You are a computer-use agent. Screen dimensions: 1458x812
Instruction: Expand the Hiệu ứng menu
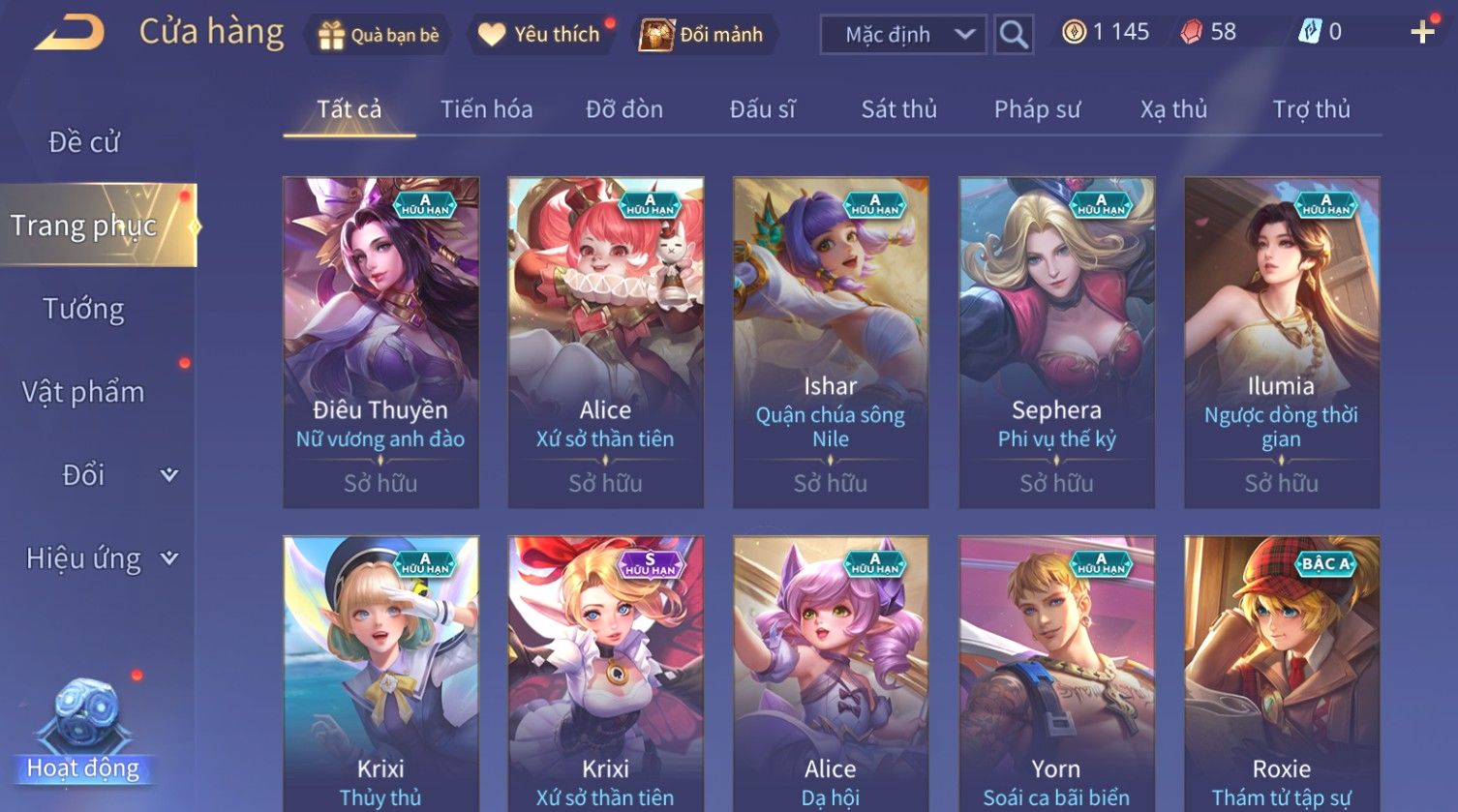pos(101,558)
